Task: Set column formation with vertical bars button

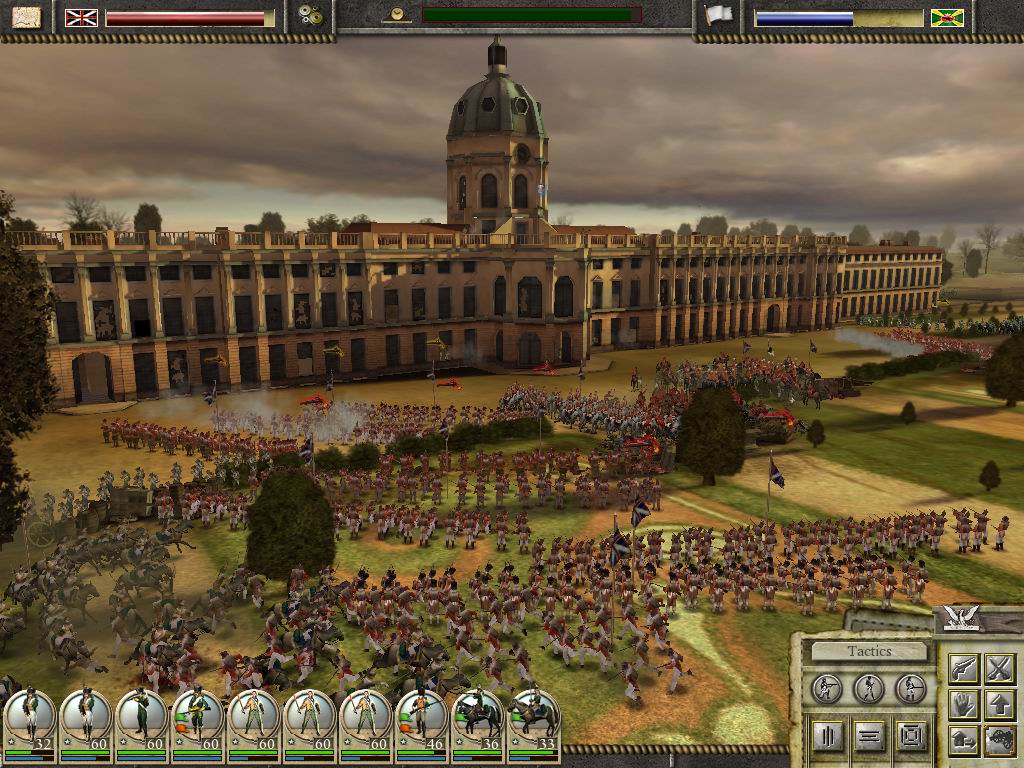Action: [827, 737]
